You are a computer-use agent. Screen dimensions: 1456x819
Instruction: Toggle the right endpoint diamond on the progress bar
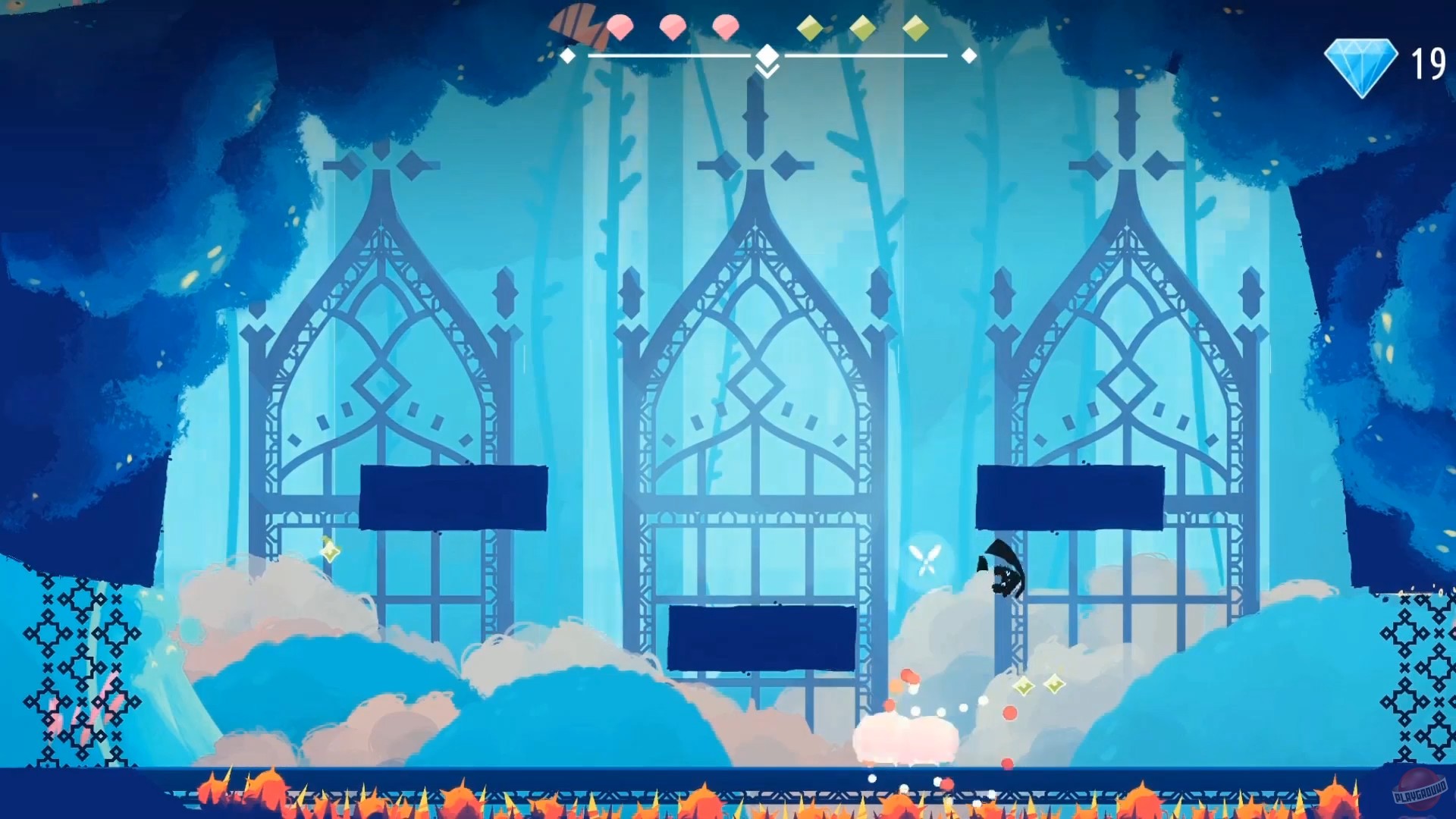click(969, 55)
